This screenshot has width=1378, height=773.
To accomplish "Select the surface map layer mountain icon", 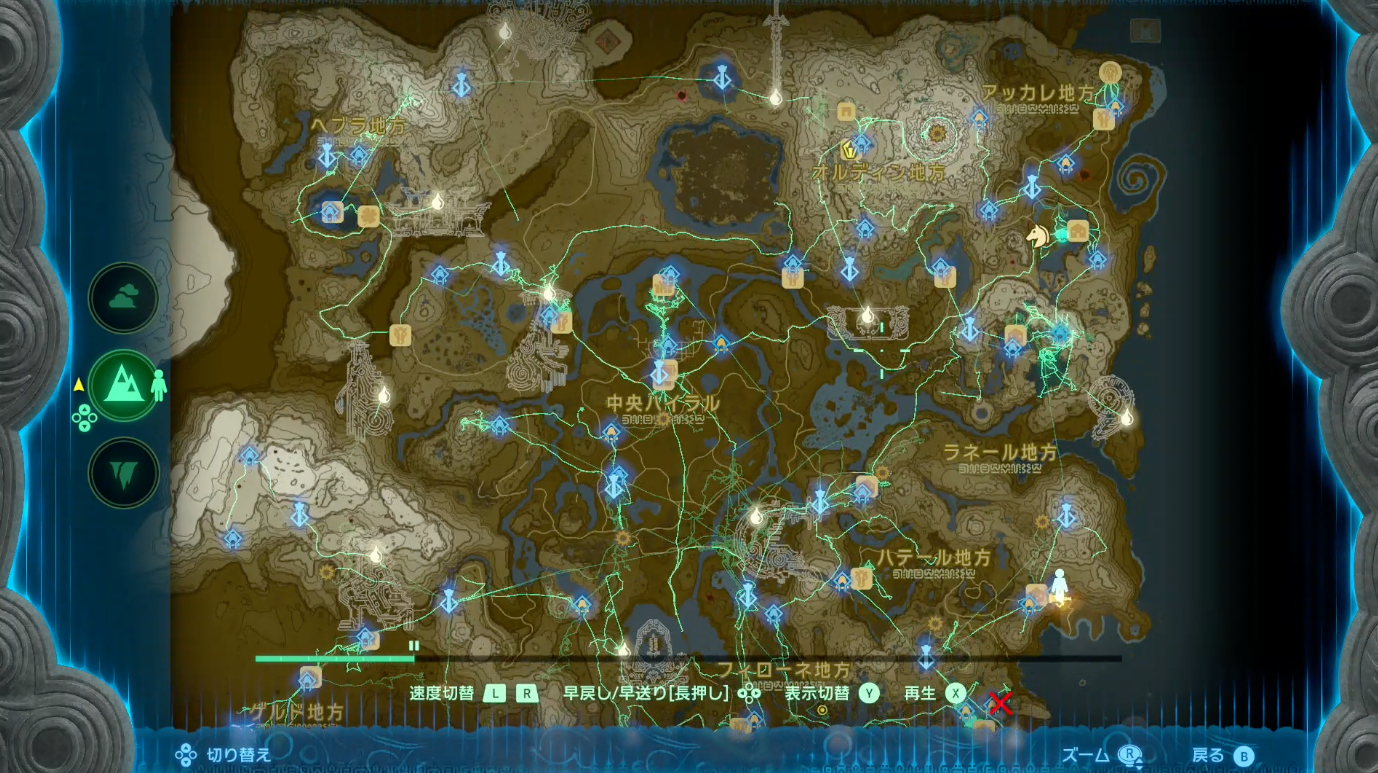I will point(122,384).
